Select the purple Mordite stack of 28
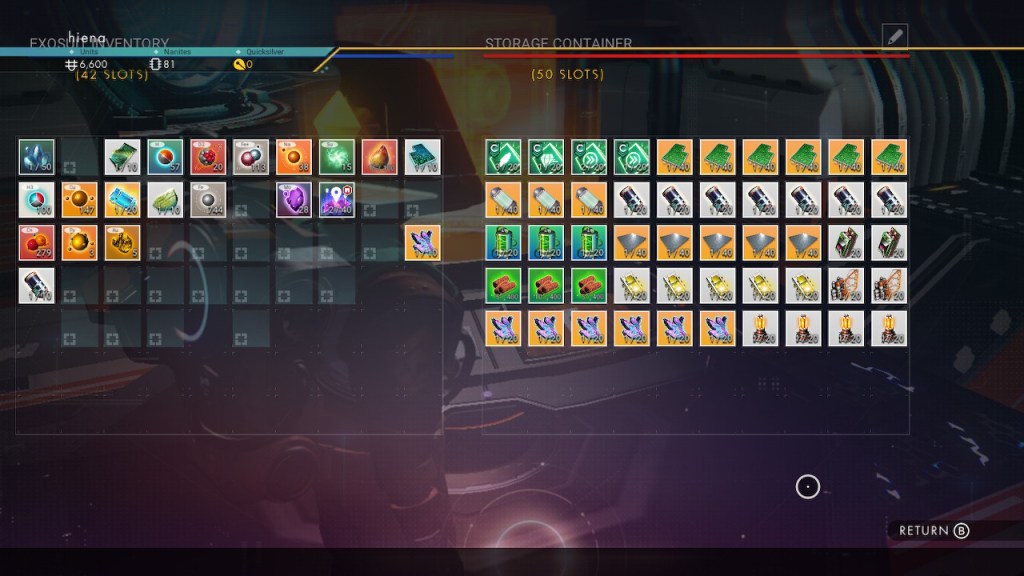The height and width of the screenshot is (576, 1024). pyautogui.click(x=294, y=199)
